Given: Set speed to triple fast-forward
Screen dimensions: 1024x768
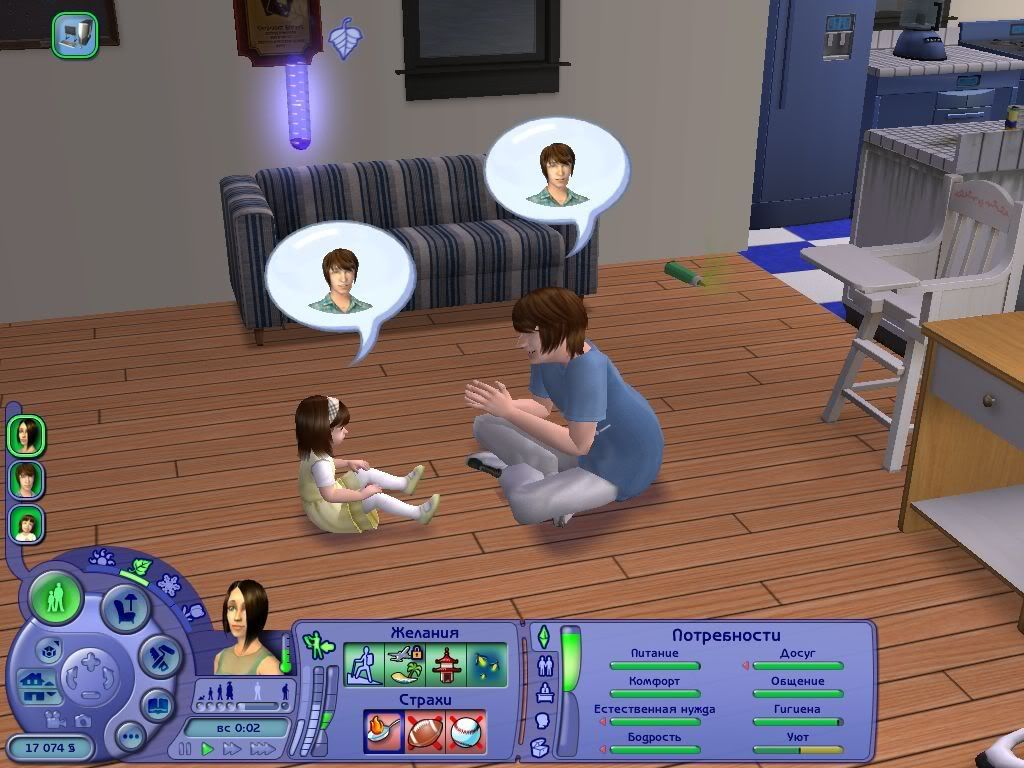Looking at the screenshot, I should click(261, 748).
